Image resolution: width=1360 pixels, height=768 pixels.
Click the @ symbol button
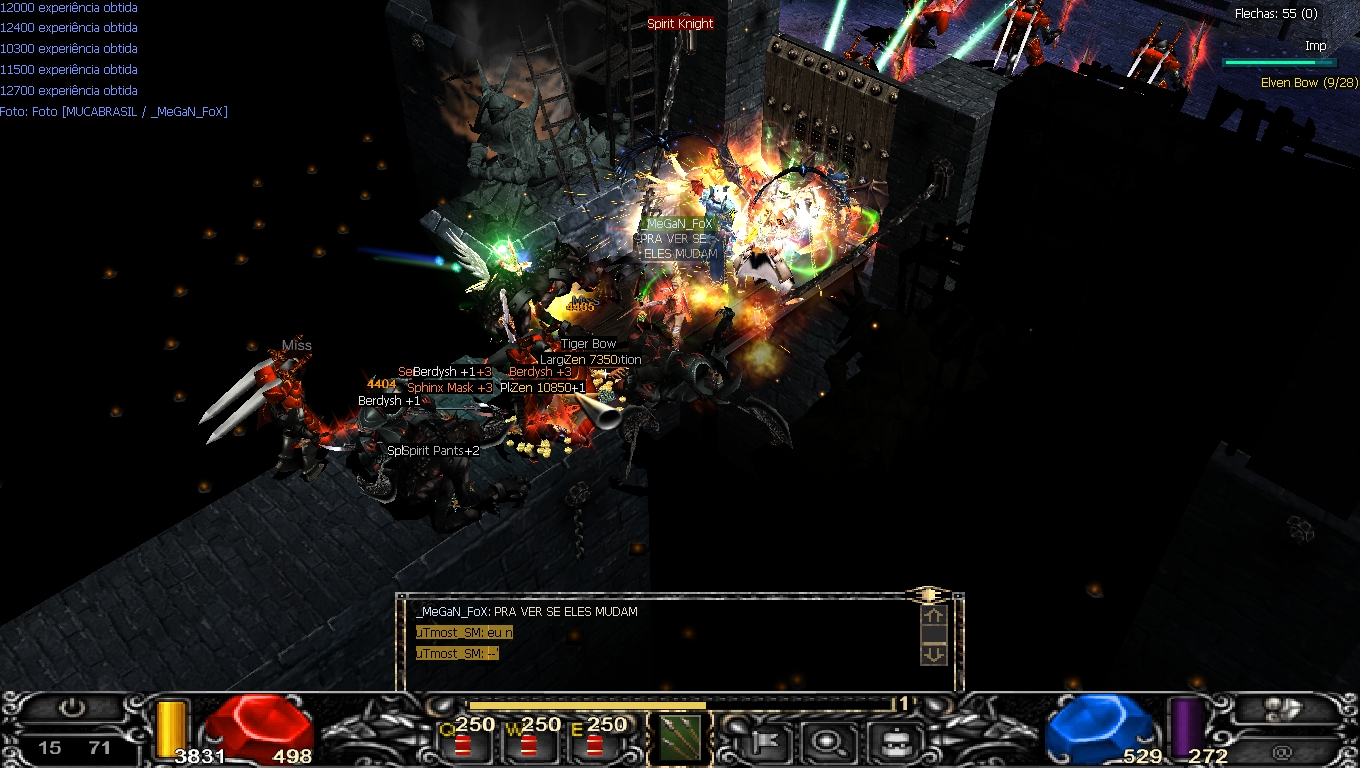[1283, 750]
